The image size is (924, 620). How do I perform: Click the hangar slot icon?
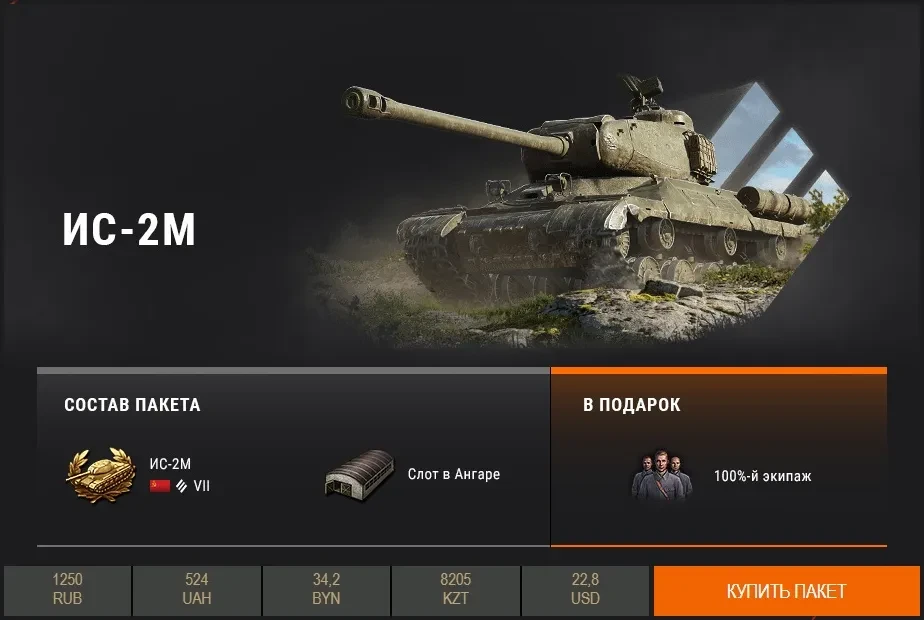point(358,475)
